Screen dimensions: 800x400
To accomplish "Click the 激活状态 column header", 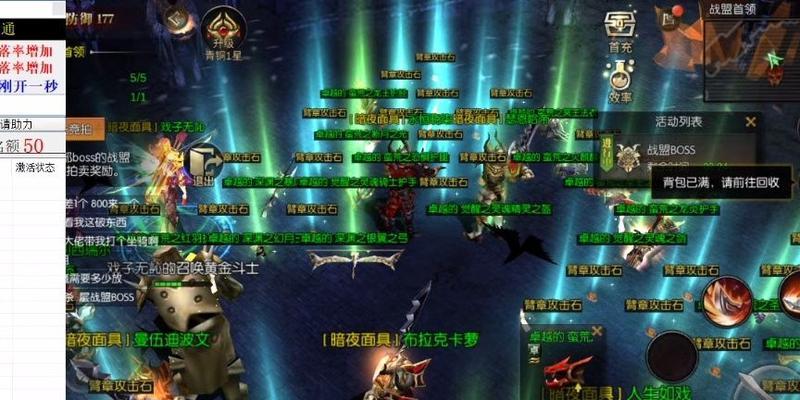I will (35, 167).
